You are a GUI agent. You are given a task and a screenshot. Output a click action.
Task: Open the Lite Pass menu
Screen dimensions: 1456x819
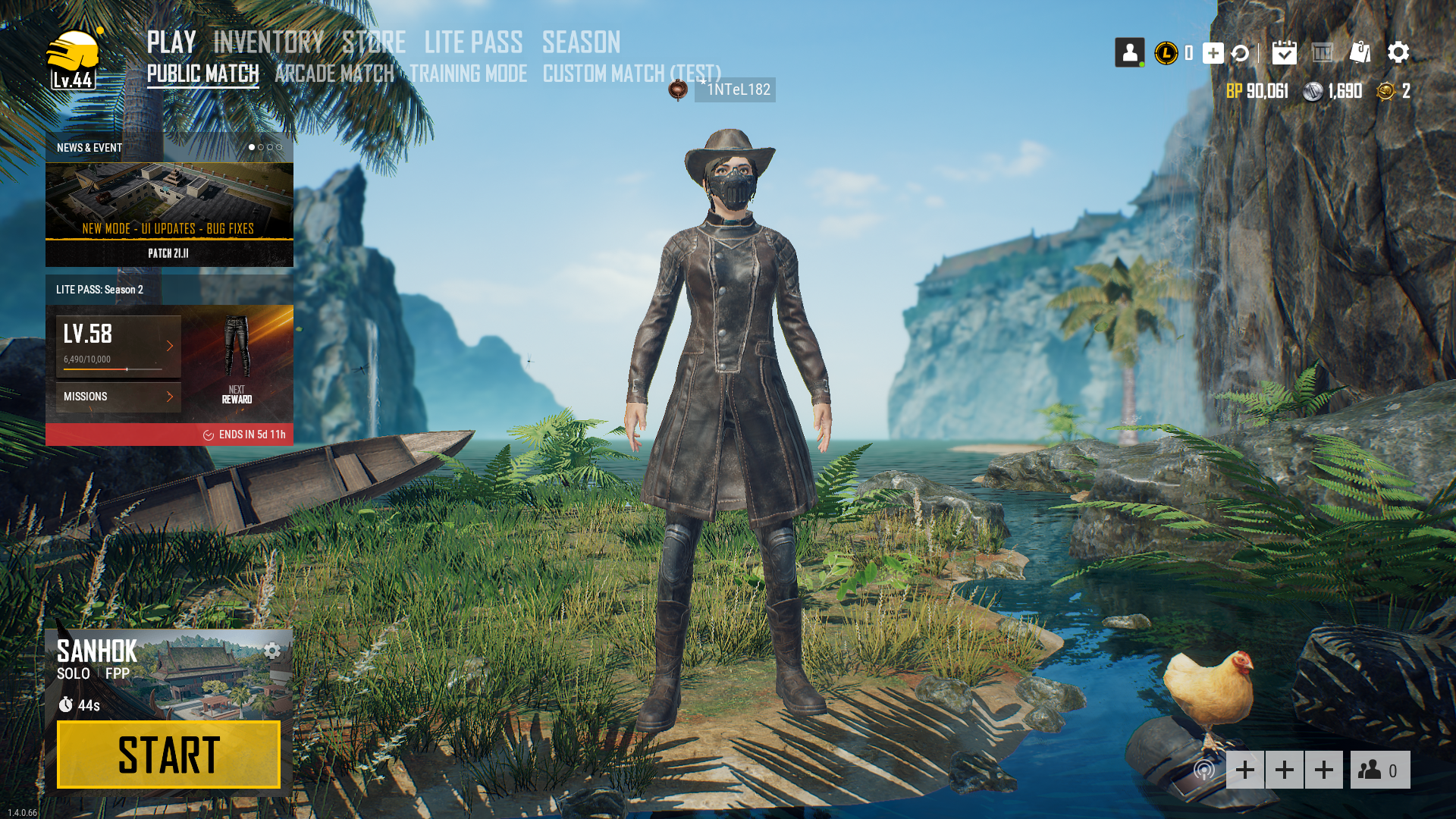[473, 42]
